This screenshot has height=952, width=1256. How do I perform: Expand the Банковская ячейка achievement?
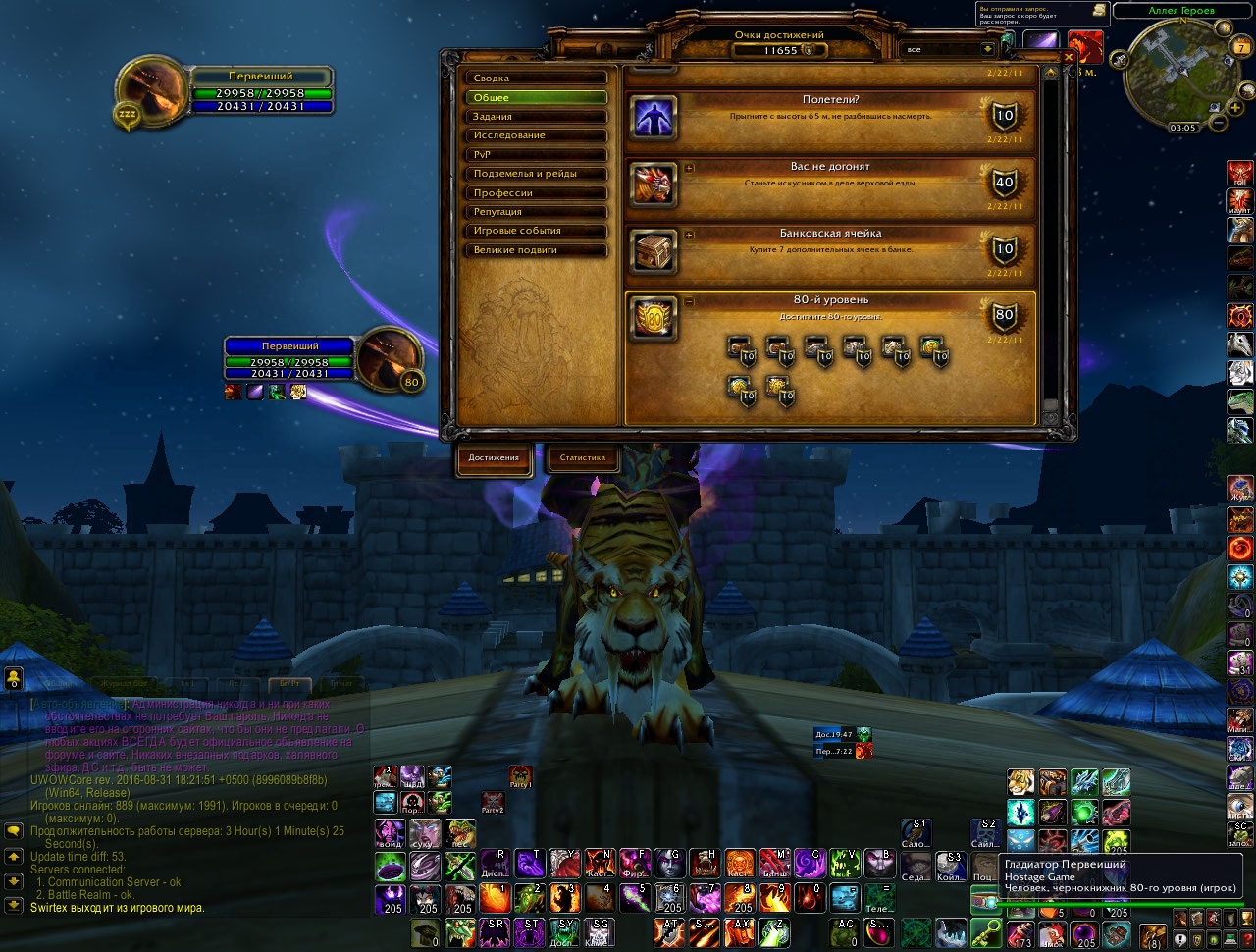(689, 235)
